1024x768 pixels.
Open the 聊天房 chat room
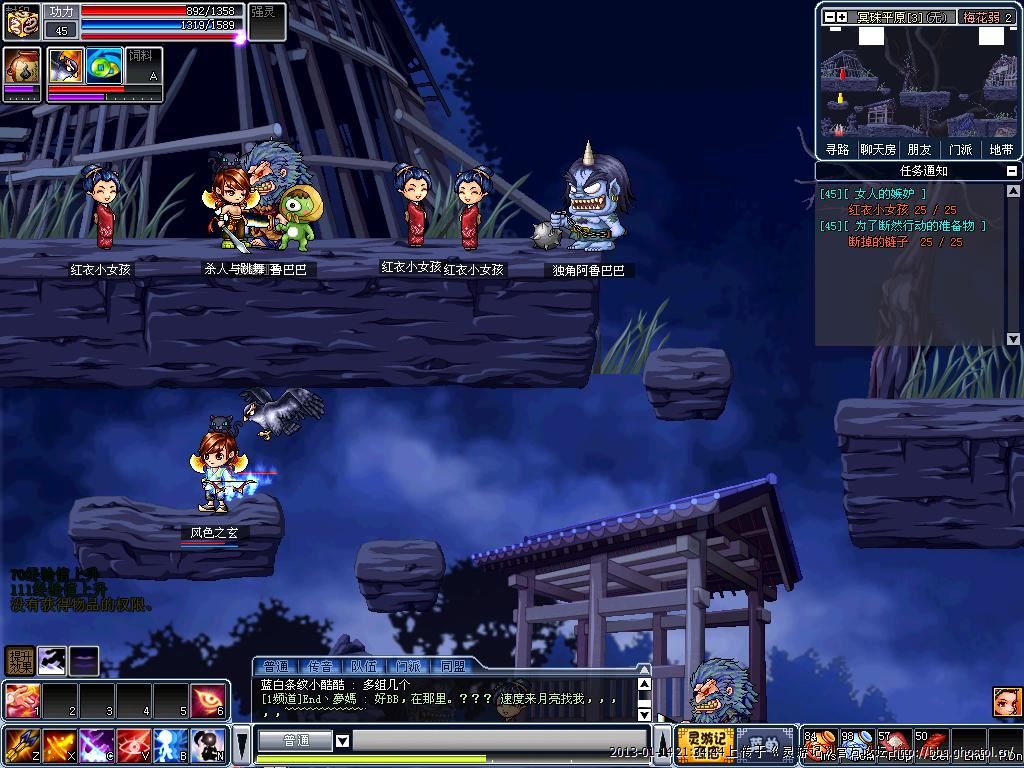pos(878,149)
